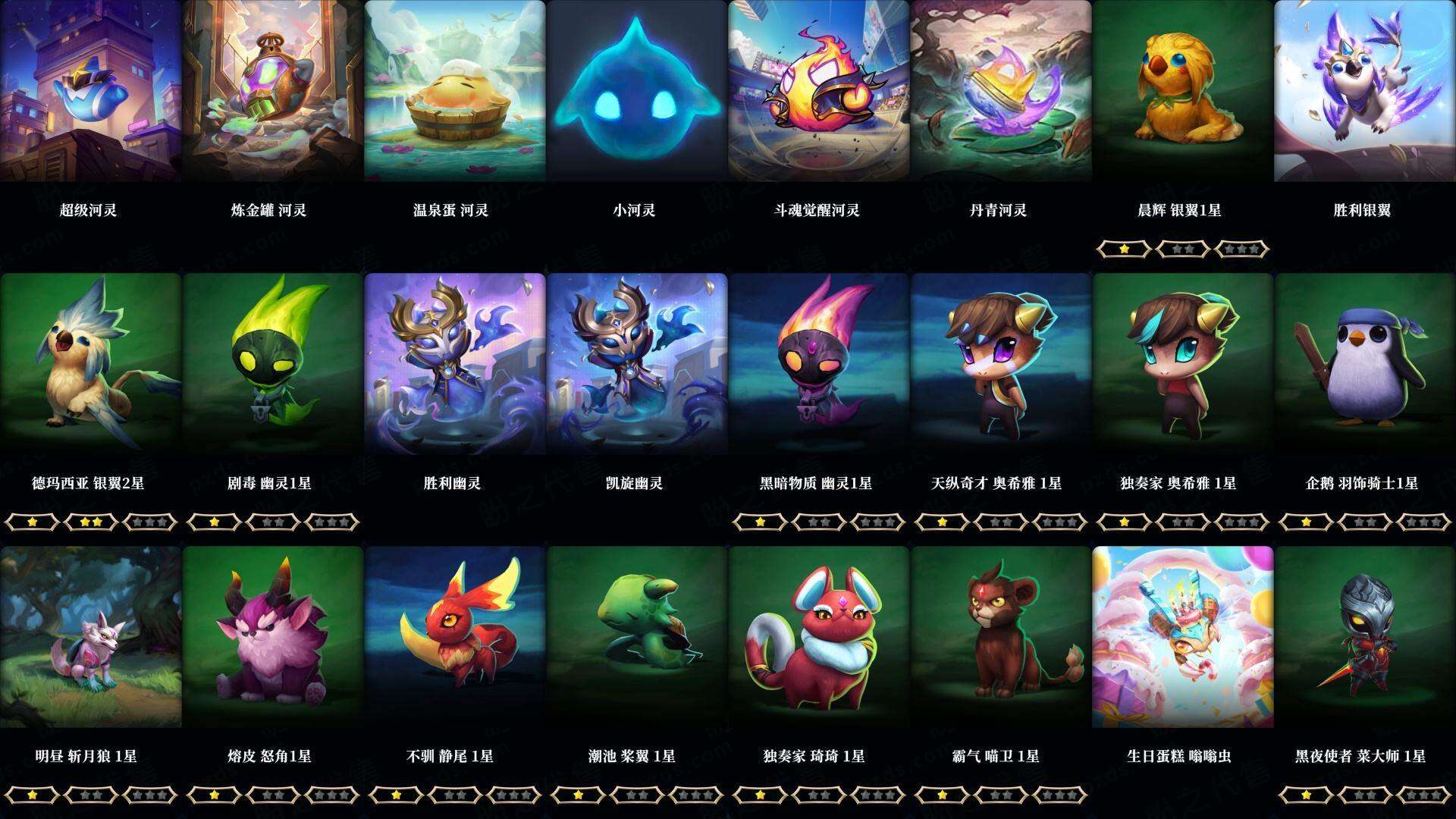
Task: Open the 生日蛋糕 嗡嗡虫 thumbnail
Action: (x=1183, y=637)
